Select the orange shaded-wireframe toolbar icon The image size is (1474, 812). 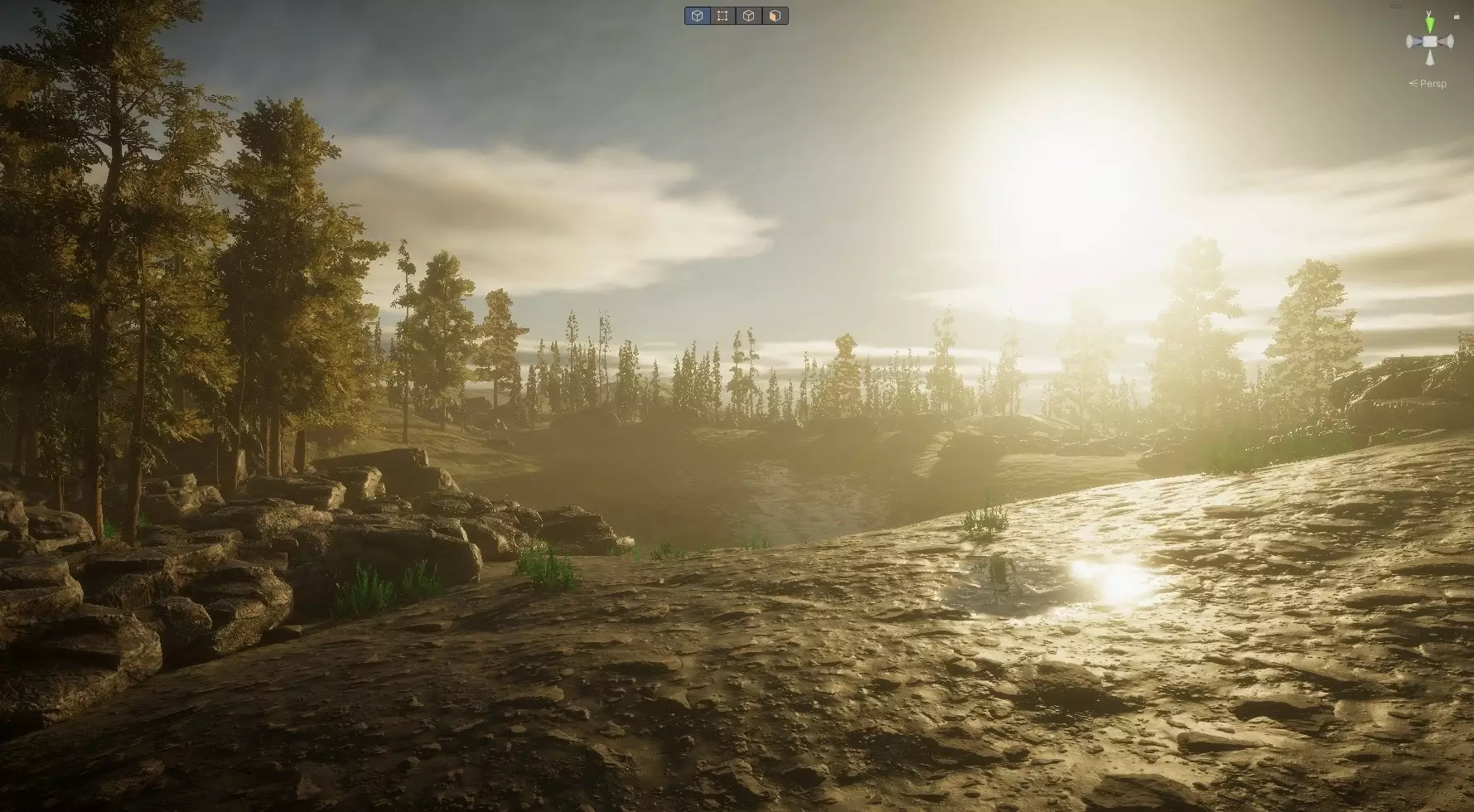[x=773, y=16]
